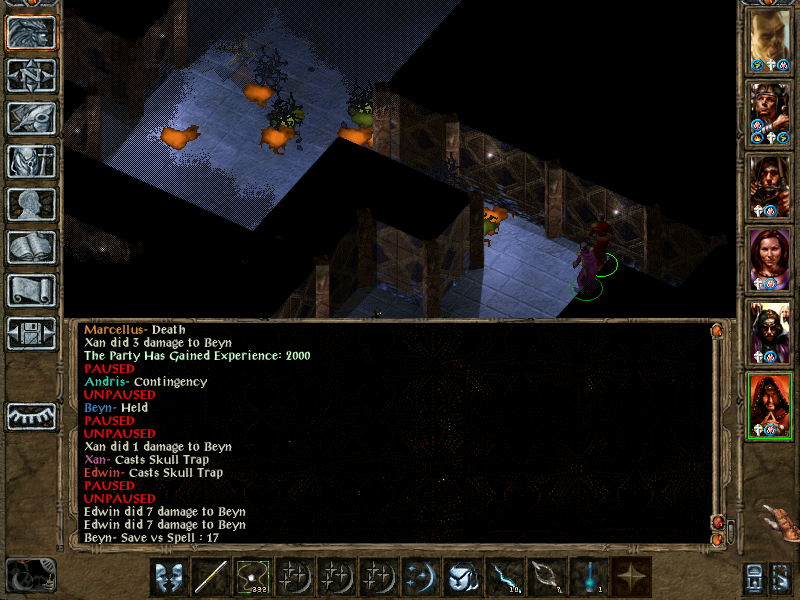Select the red-hooded wizard portrait
Screen dimensions: 800x600
771,405
